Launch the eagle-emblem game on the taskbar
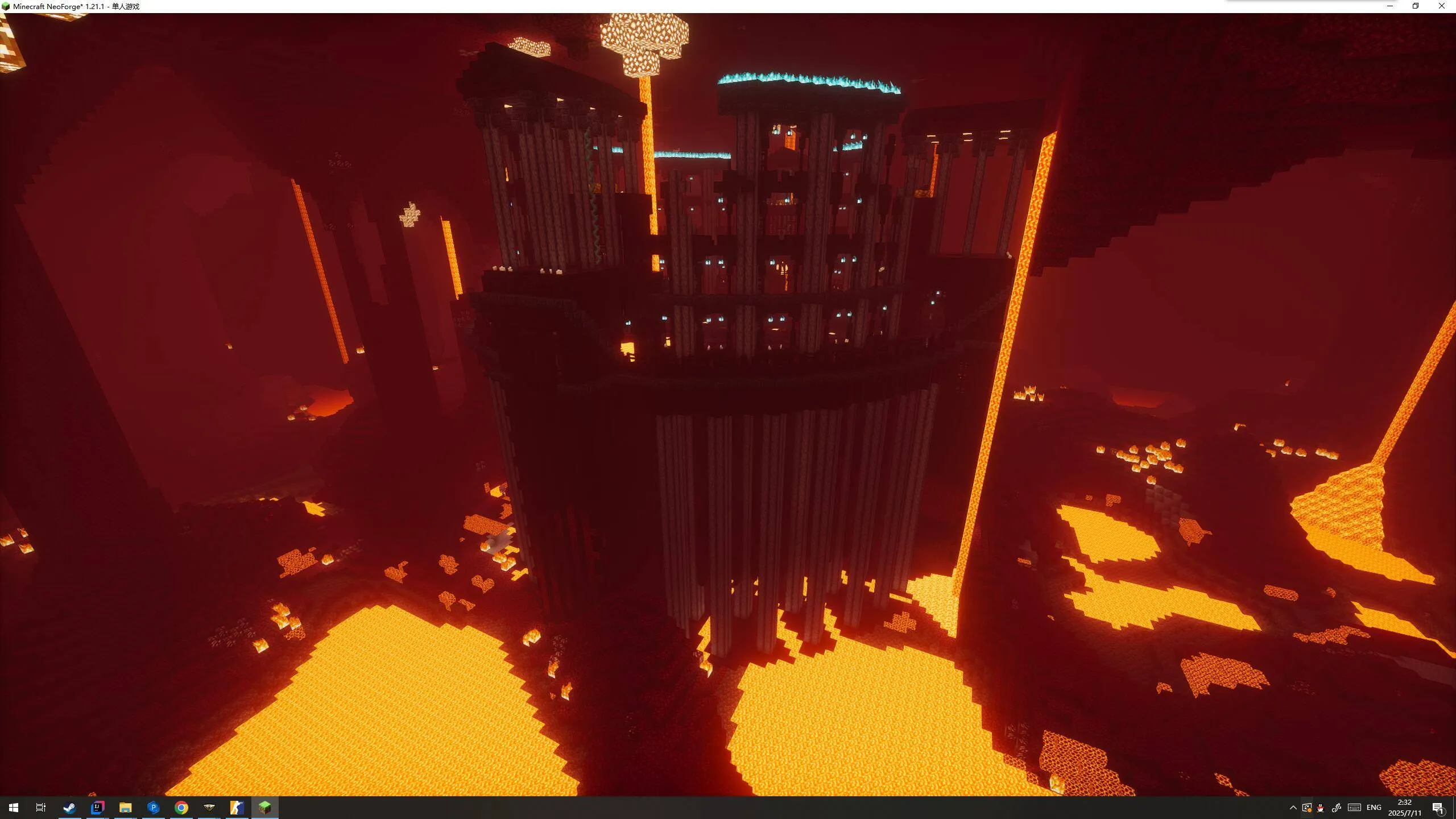This screenshot has width=1456, height=819. 208,806
